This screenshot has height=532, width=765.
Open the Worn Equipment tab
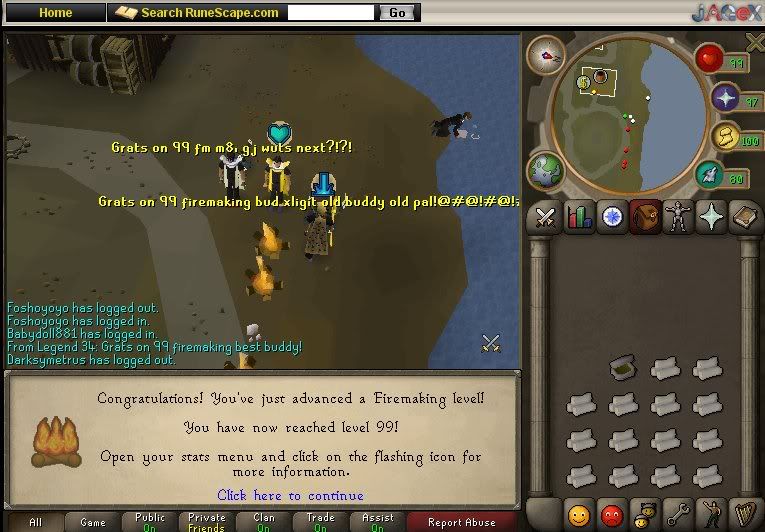tap(678, 217)
